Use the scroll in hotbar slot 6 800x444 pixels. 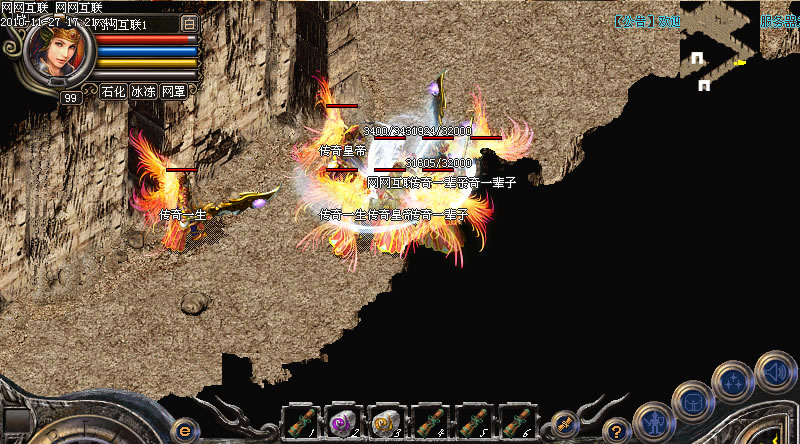(515, 420)
